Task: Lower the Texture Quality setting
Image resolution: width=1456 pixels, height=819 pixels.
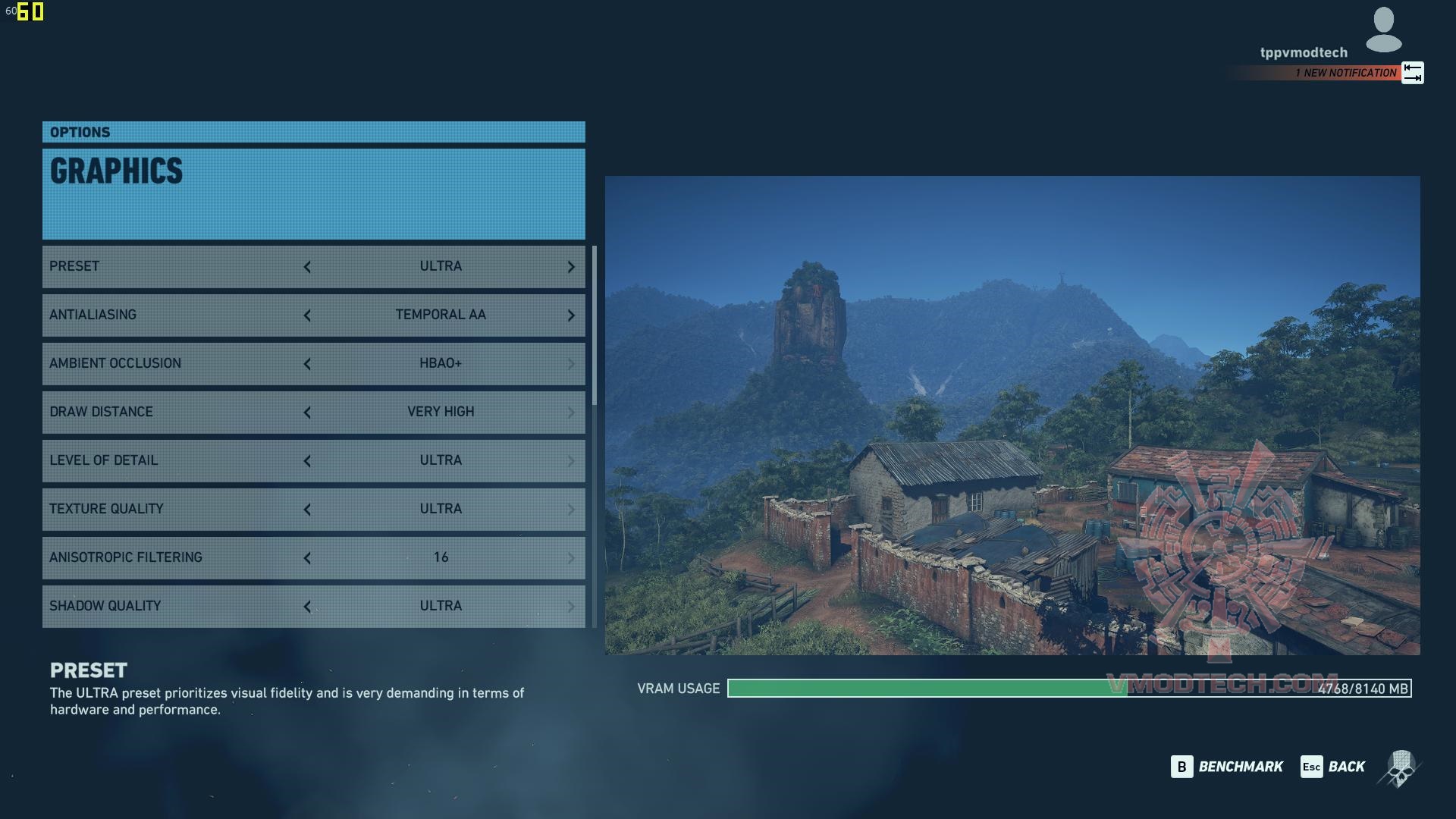Action: pyautogui.click(x=307, y=510)
